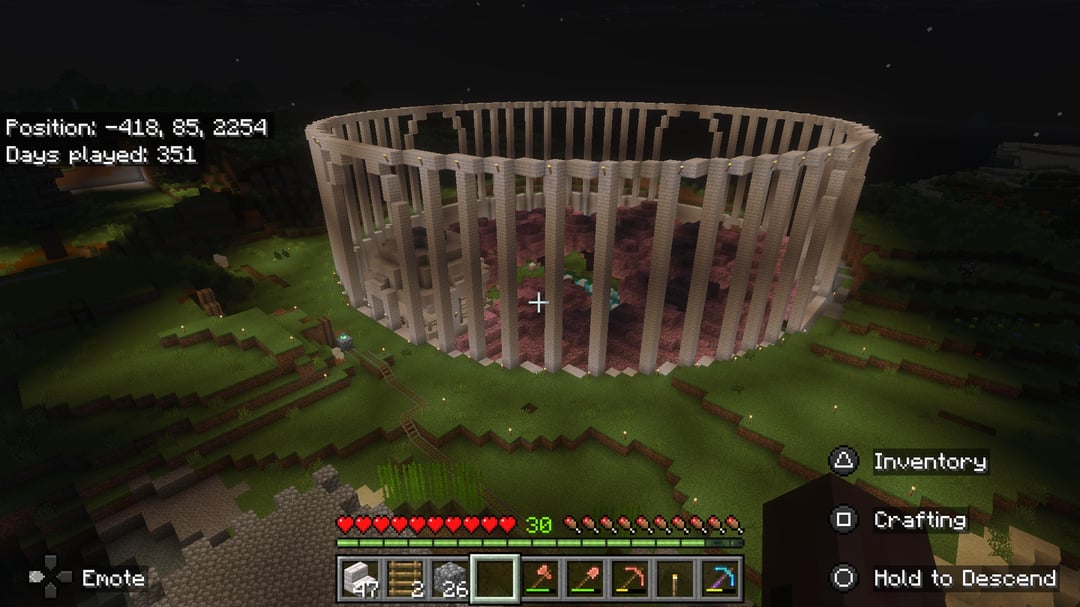Select the ladder hotbar slot
The height and width of the screenshot is (607, 1080).
(405, 579)
